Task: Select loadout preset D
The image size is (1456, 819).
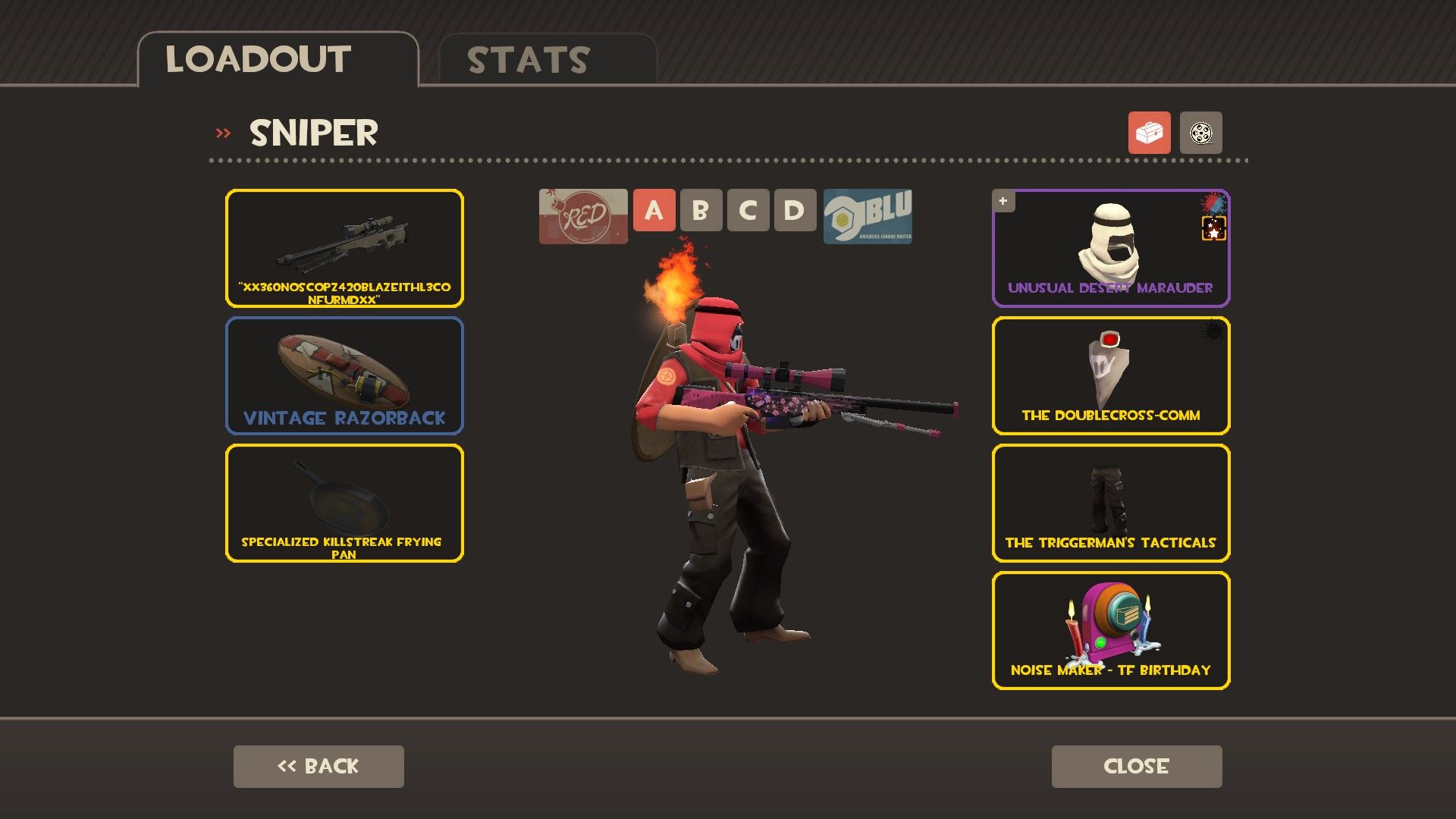Action: [x=794, y=210]
